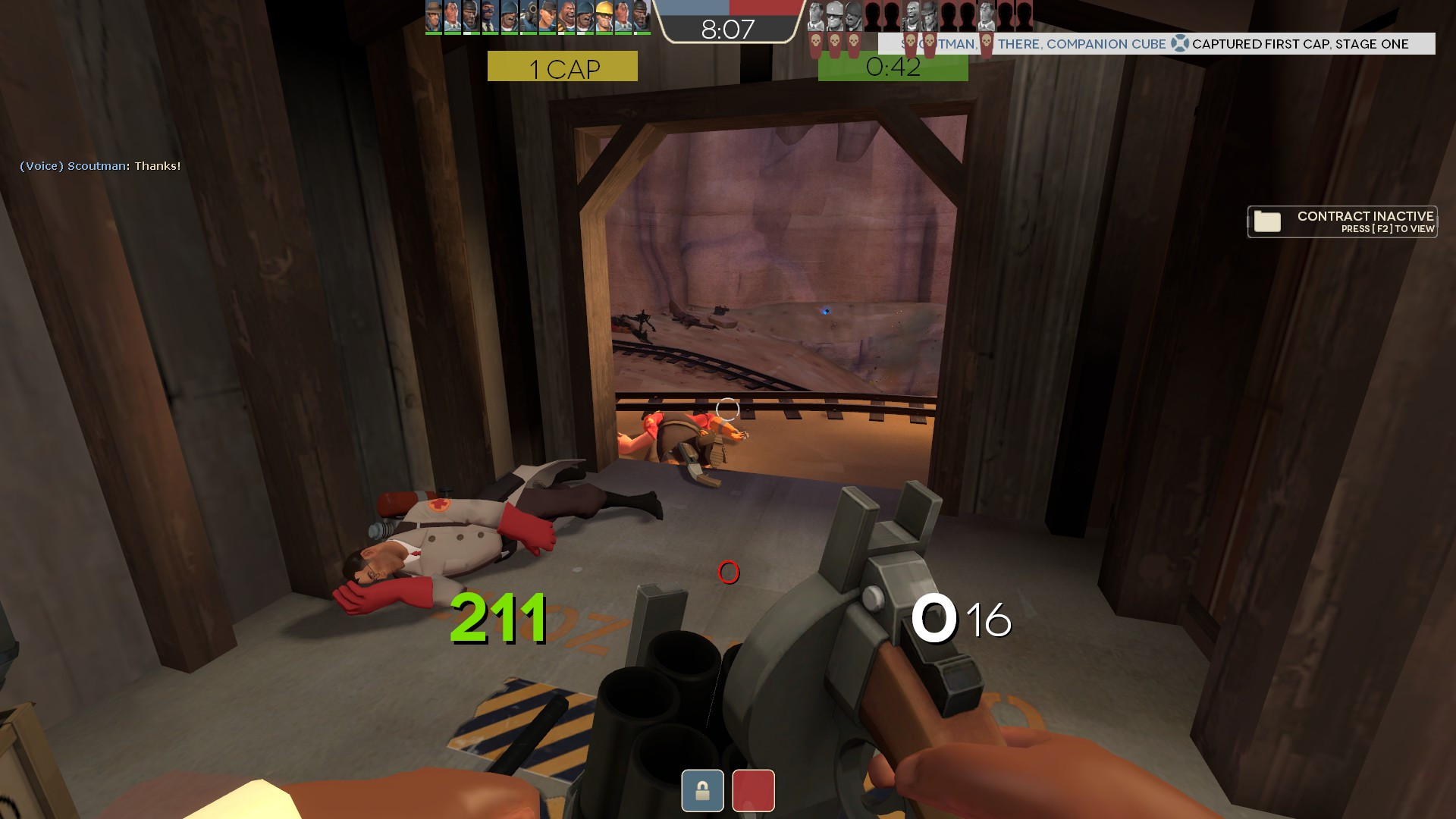
Task: Select the Demoman class portrait
Action: [x=469, y=15]
